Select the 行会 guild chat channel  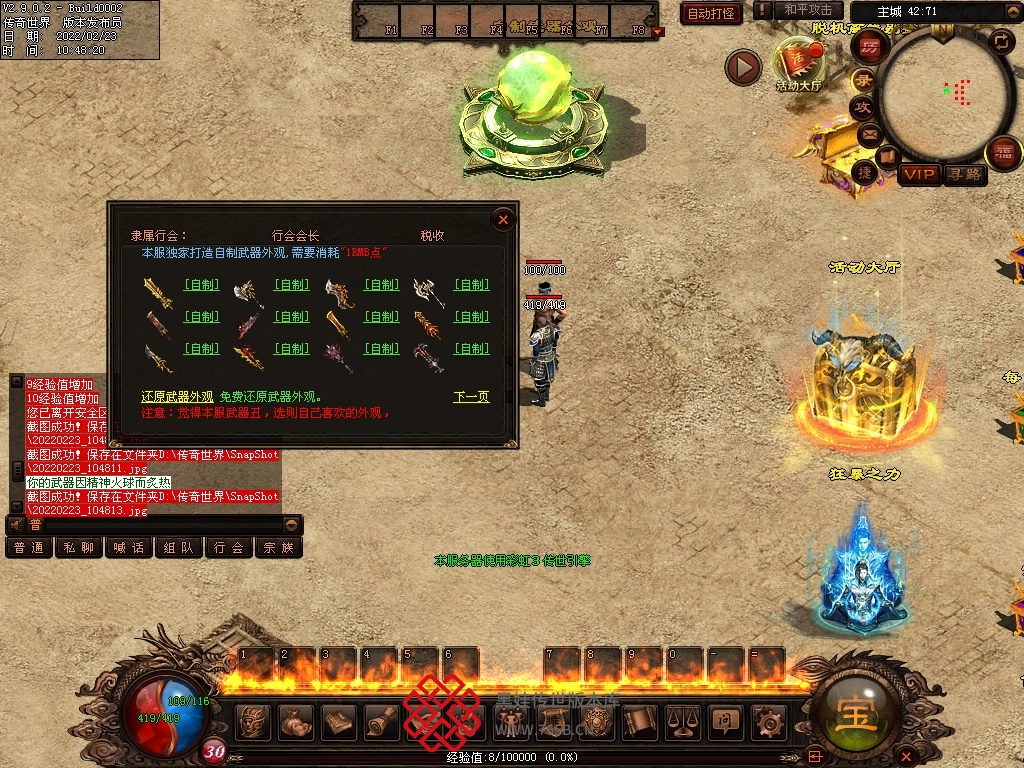(x=229, y=548)
